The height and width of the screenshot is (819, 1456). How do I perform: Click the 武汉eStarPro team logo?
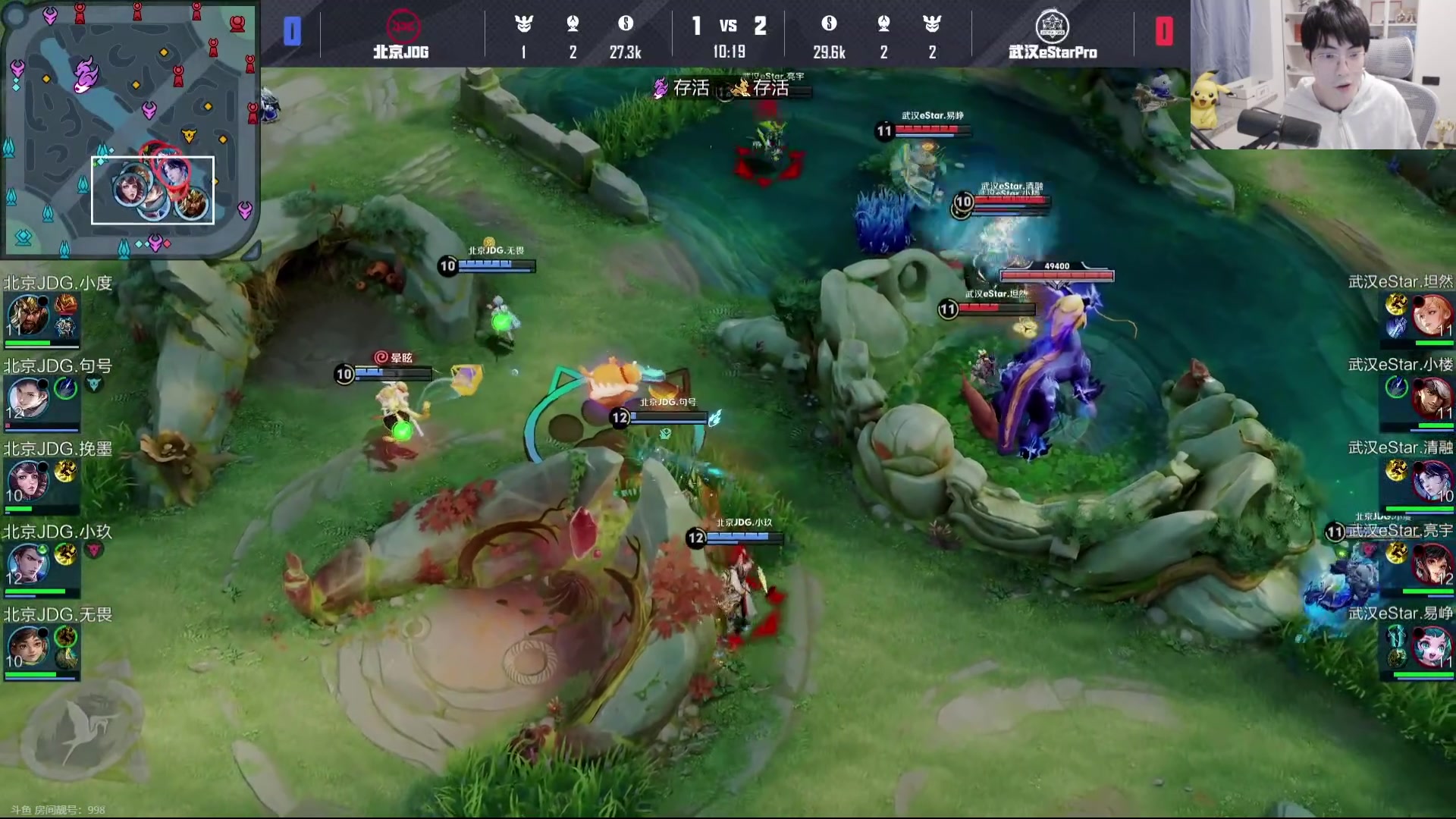click(1052, 27)
